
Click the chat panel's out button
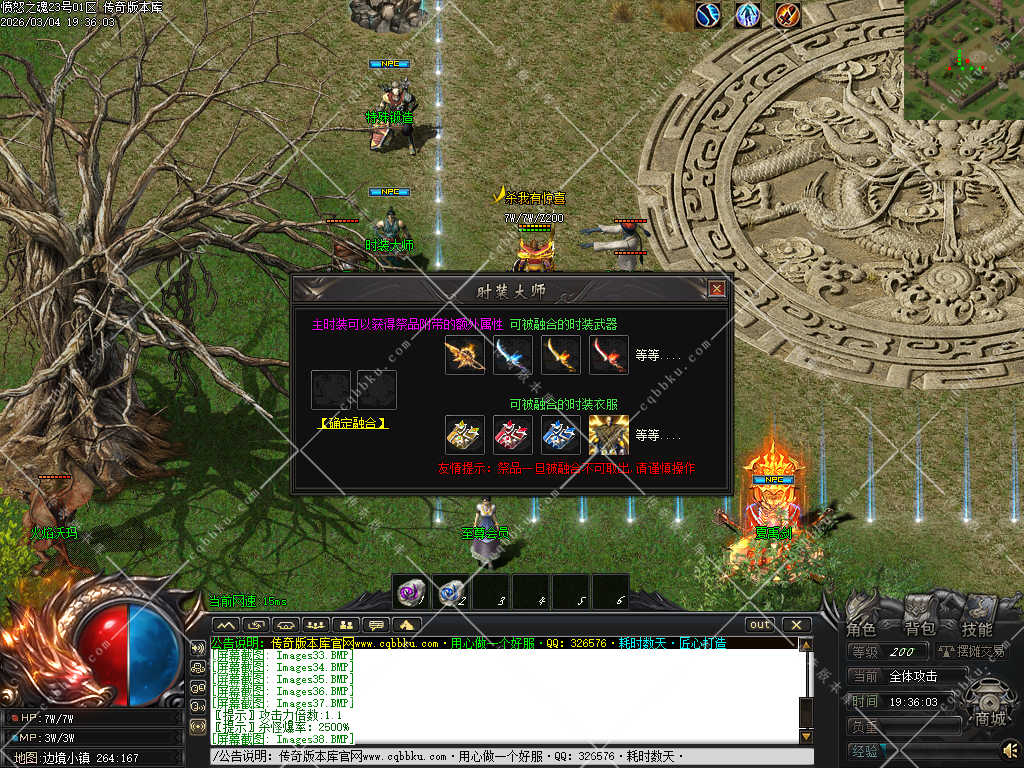coord(761,625)
